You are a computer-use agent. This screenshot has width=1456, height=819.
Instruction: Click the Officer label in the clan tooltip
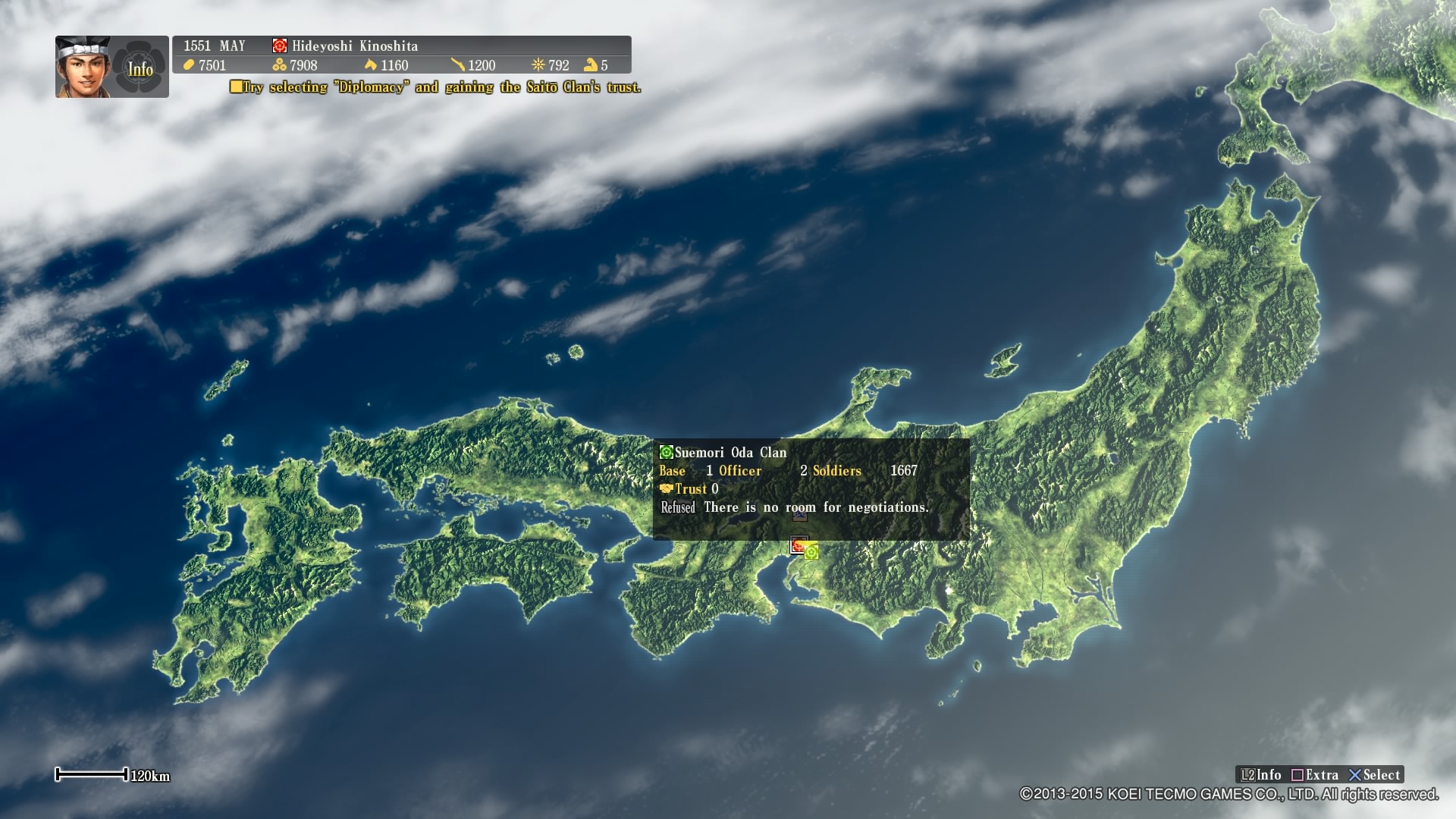tap(742, 471)
